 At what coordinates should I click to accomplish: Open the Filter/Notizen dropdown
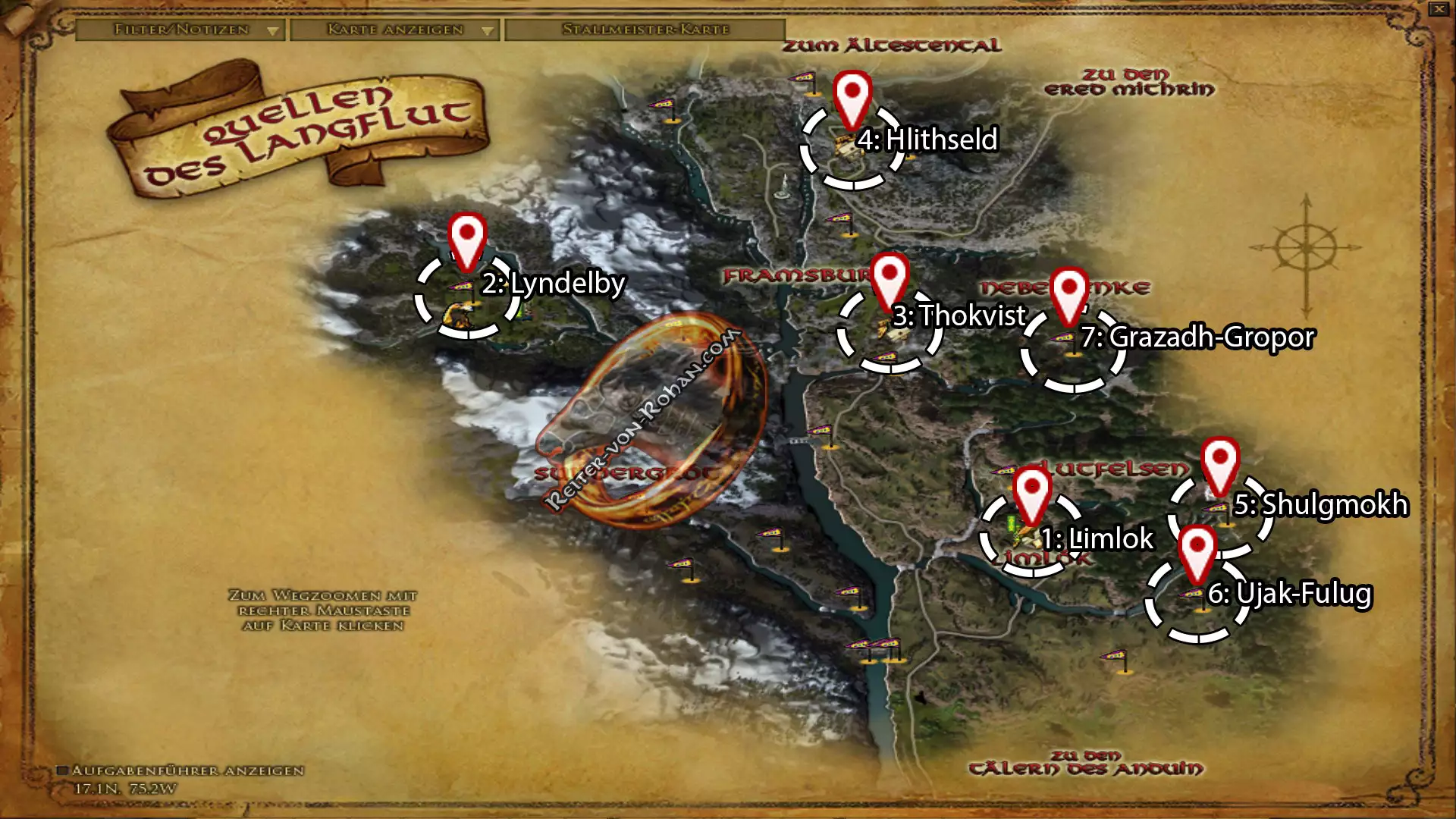[x=180, y=30]
